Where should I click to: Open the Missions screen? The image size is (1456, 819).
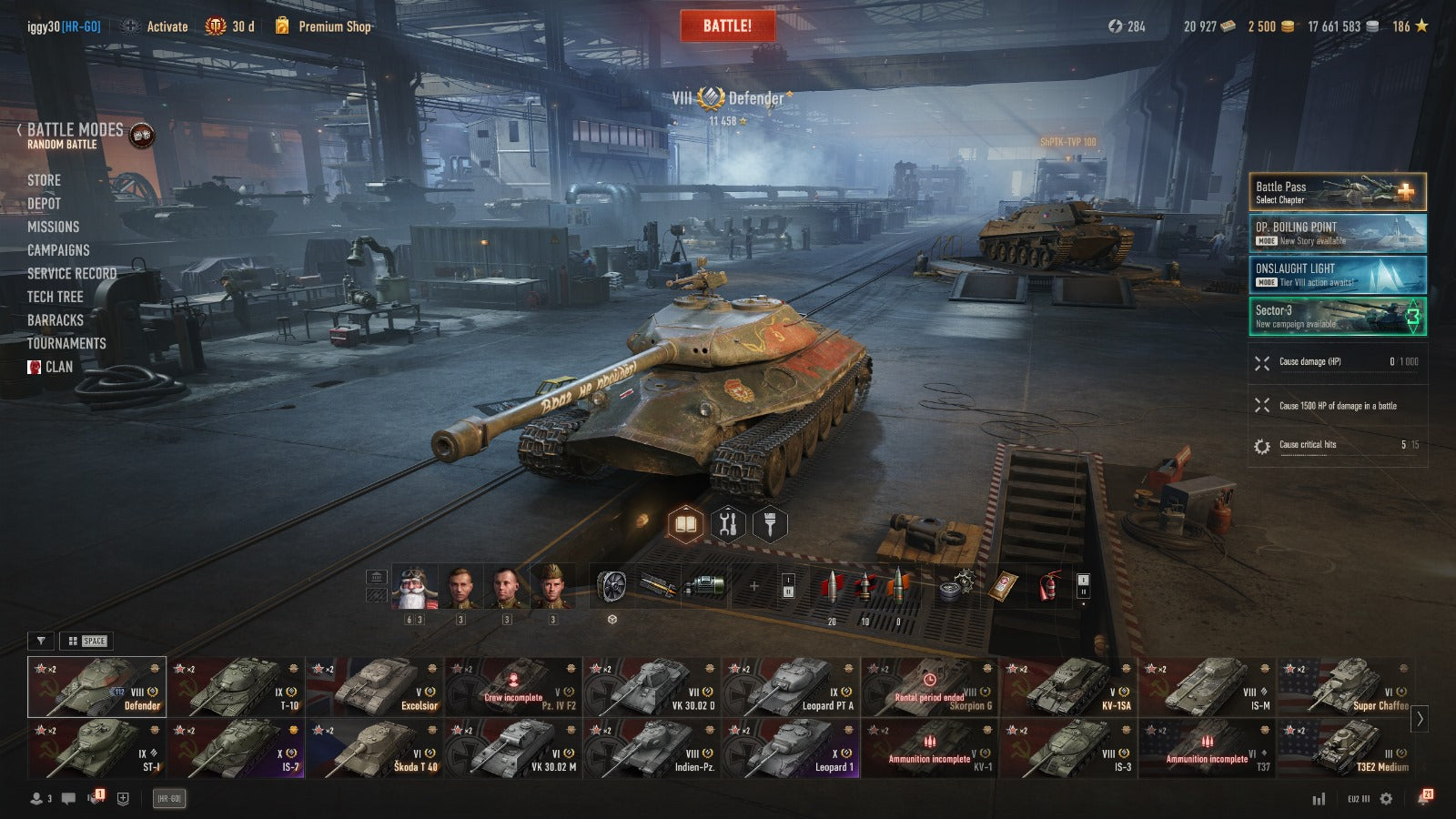coord(53,227)
